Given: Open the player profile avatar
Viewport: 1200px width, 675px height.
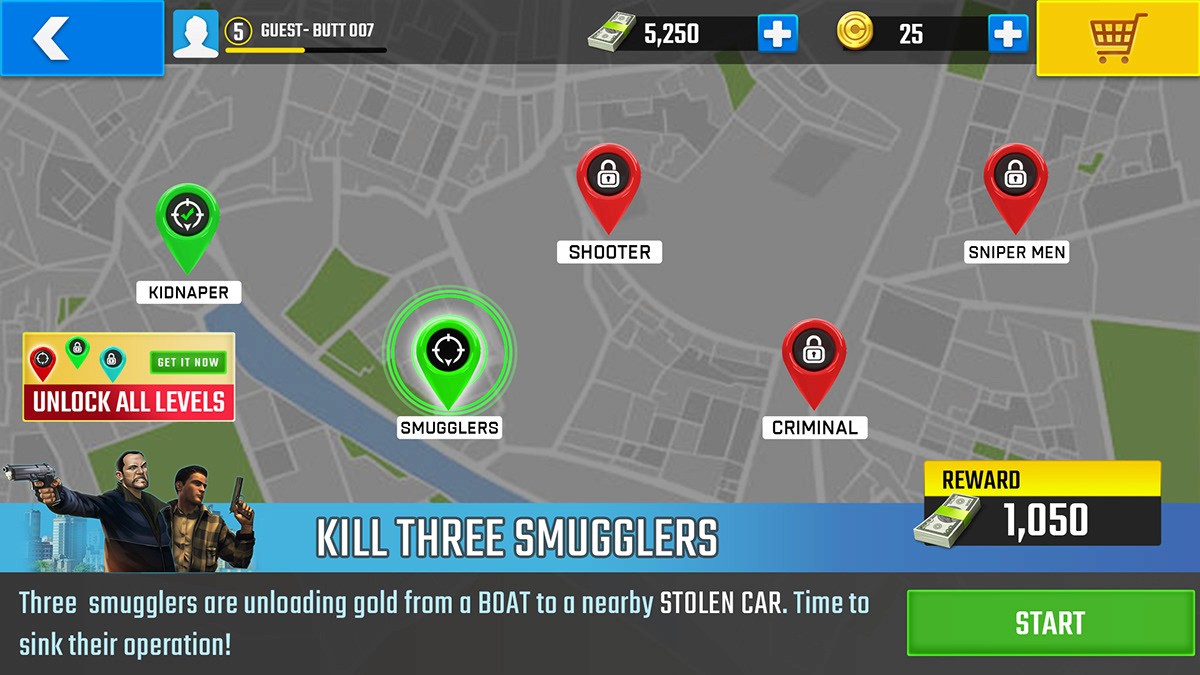Looking at the screenshot, I should point(195,34).
